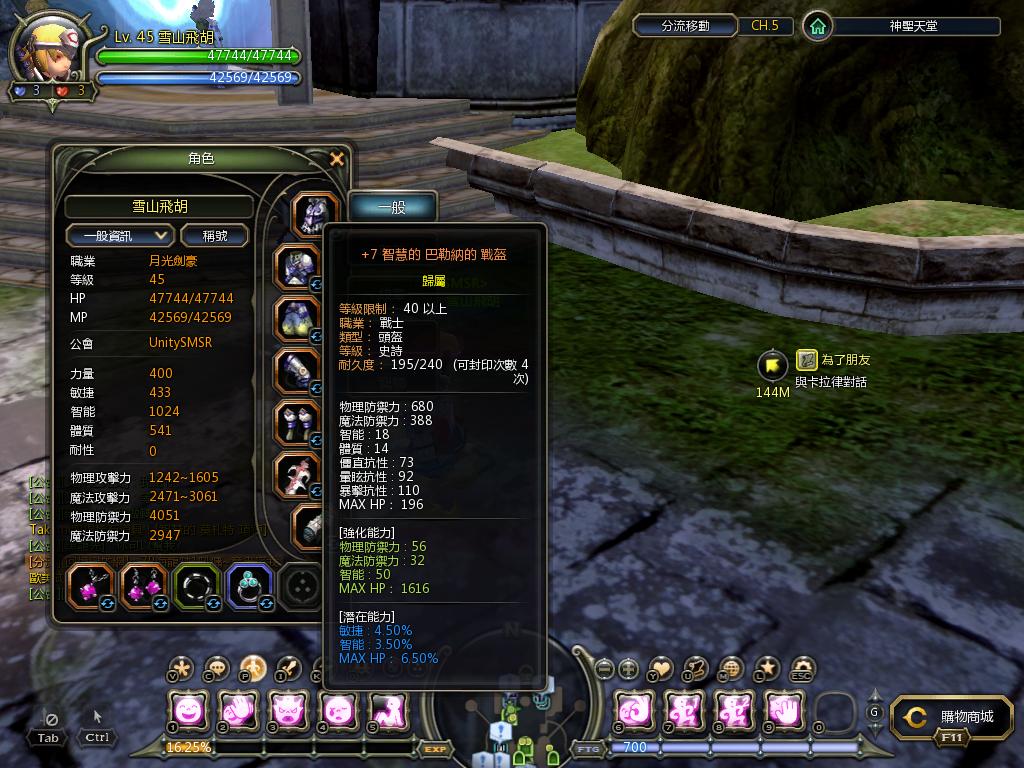The image size is (1024, 768).
Task: Switch to the 一般 equipment tab
Action: [x=392, y=207]
